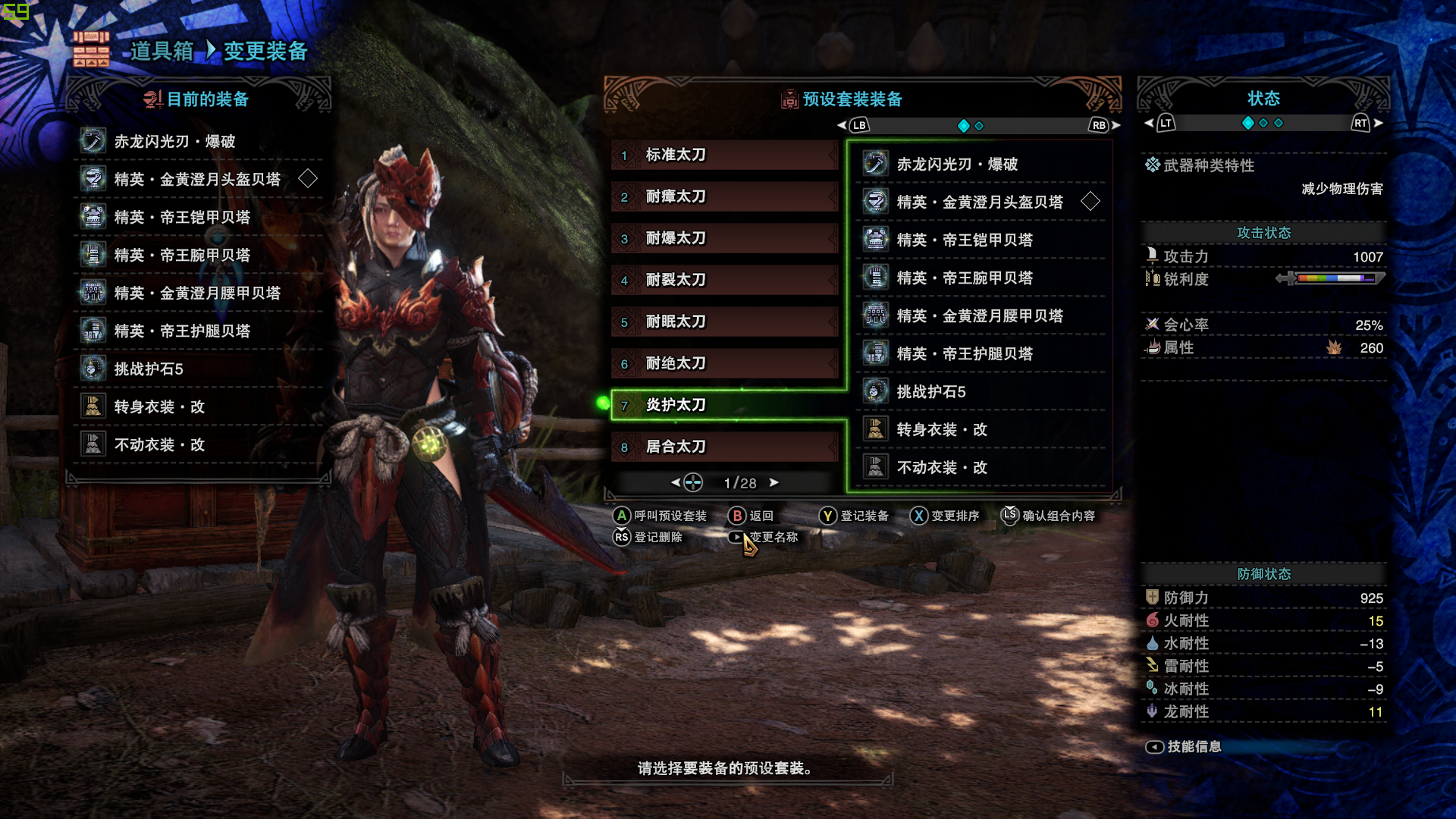This screenshot has height=819, width=1456.
Task: Select 赤龙闪光刃・爆破 in current equipment list
Action: [174, 142]
